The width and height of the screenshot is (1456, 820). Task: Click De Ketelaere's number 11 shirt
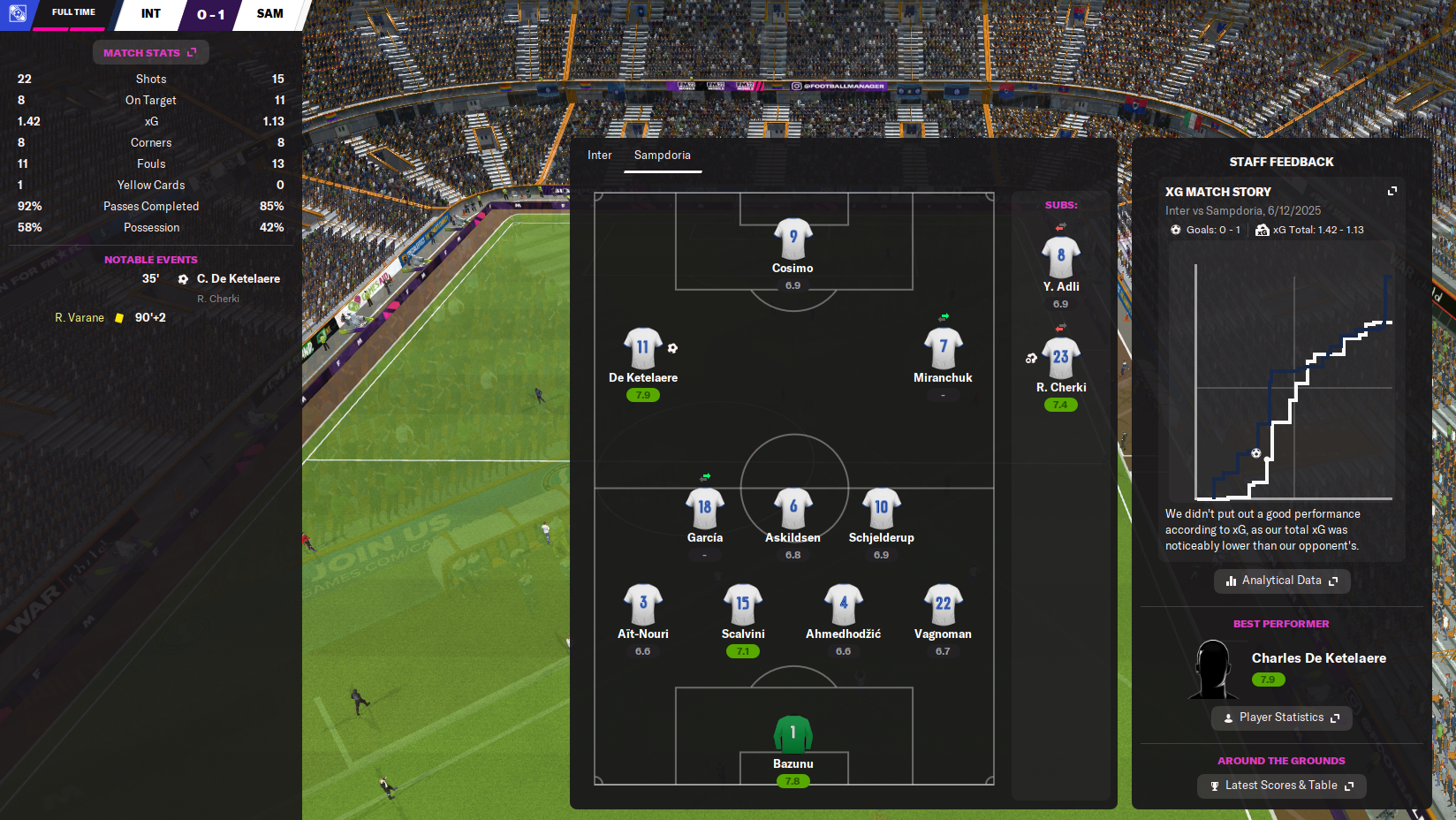pos(642,348)
